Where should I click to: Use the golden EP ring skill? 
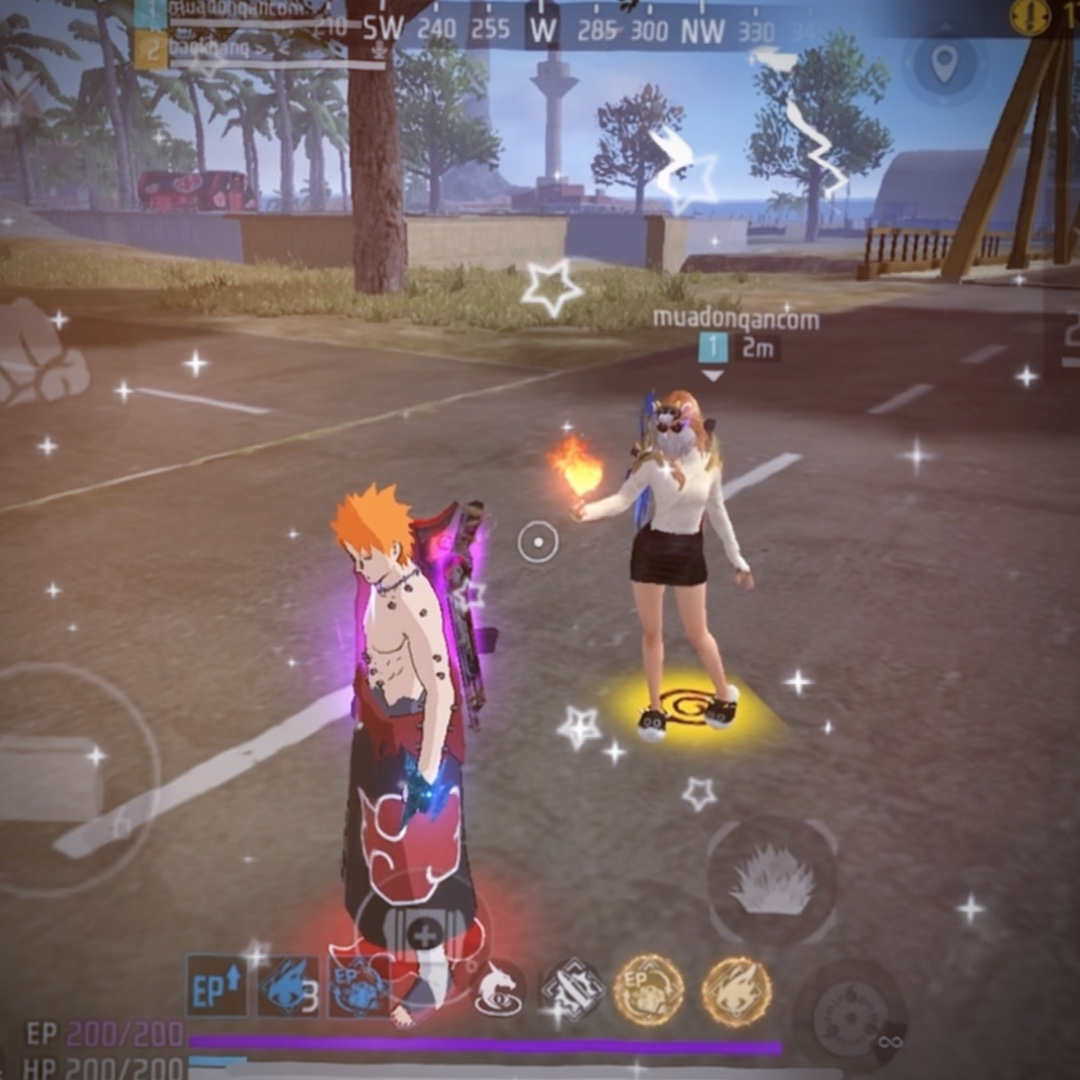(x=647, y=990)
